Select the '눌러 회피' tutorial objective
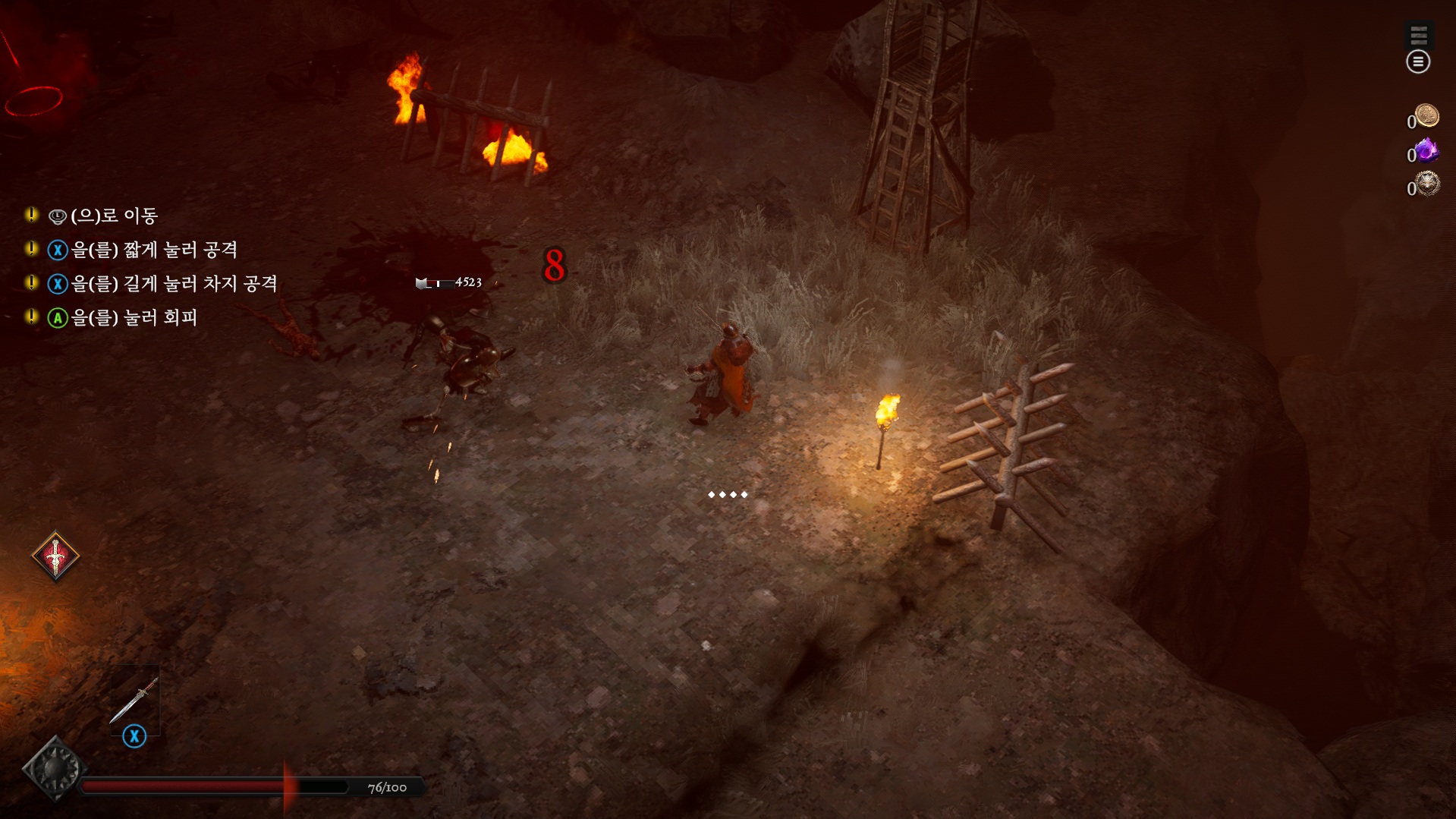The width and height of the screenshot is (1456, 819). (134, 317)
